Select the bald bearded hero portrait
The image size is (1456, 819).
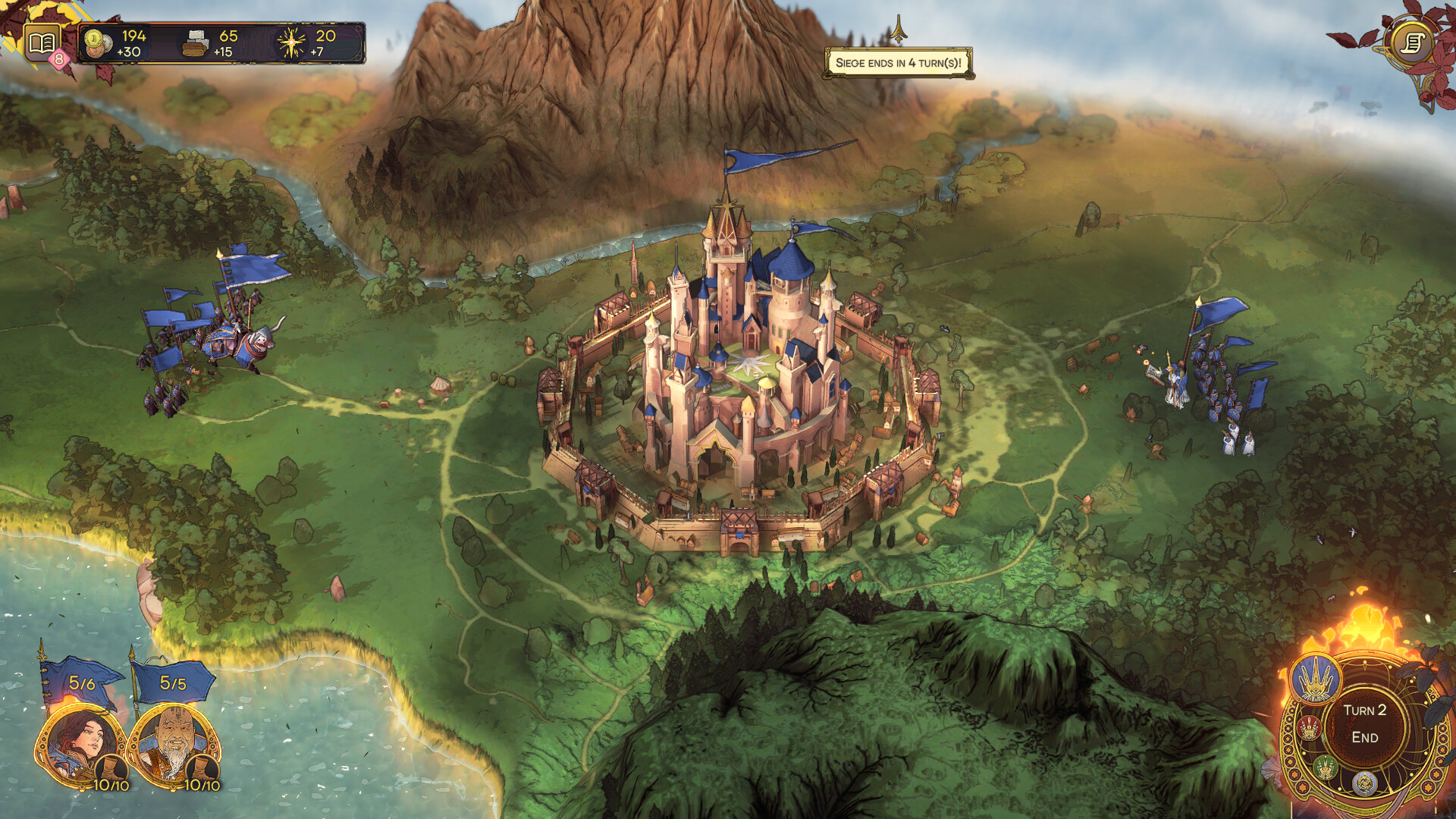(172, 745)
